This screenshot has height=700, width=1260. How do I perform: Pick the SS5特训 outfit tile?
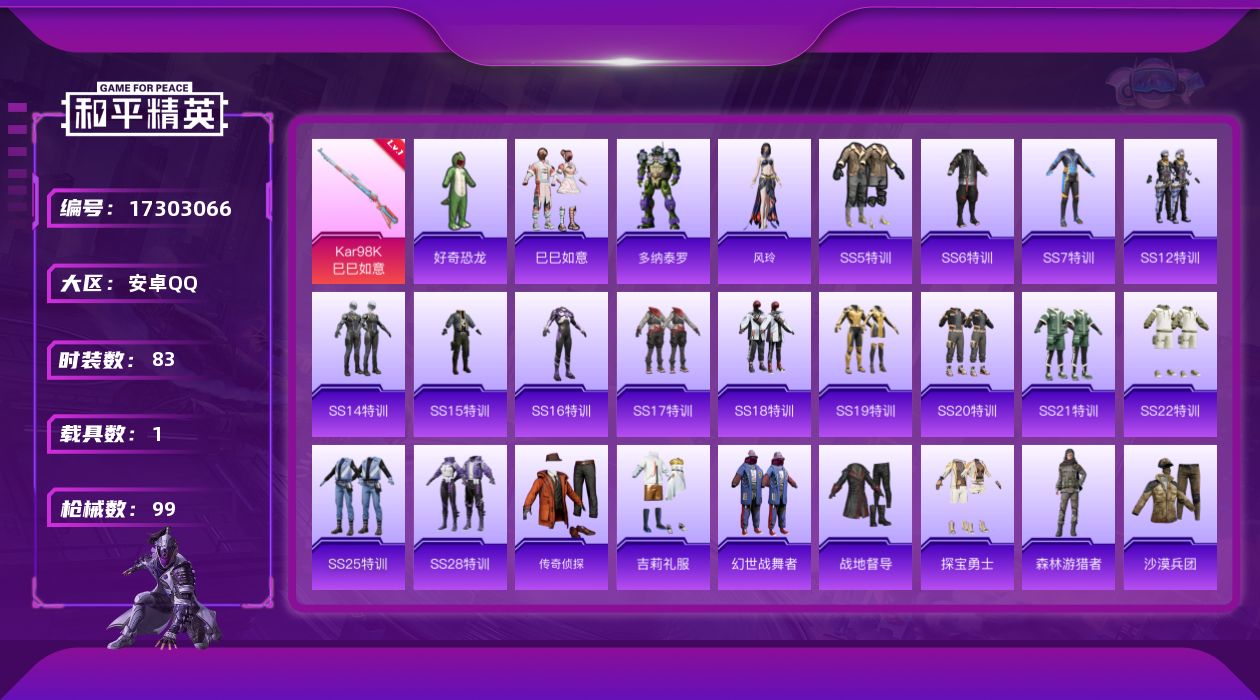tap(865, 211)
